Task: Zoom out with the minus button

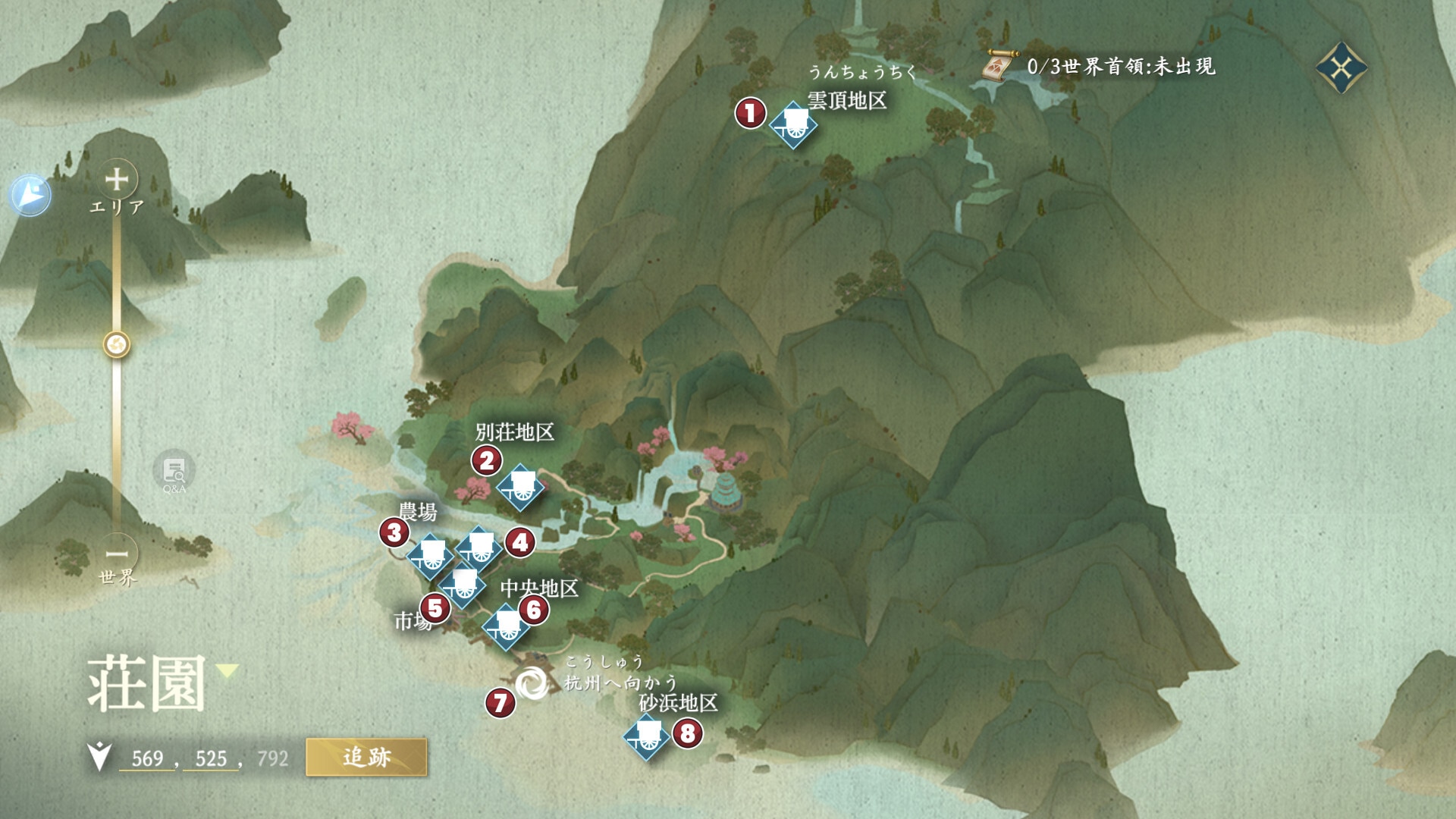Action: click(x=117, y=554)
